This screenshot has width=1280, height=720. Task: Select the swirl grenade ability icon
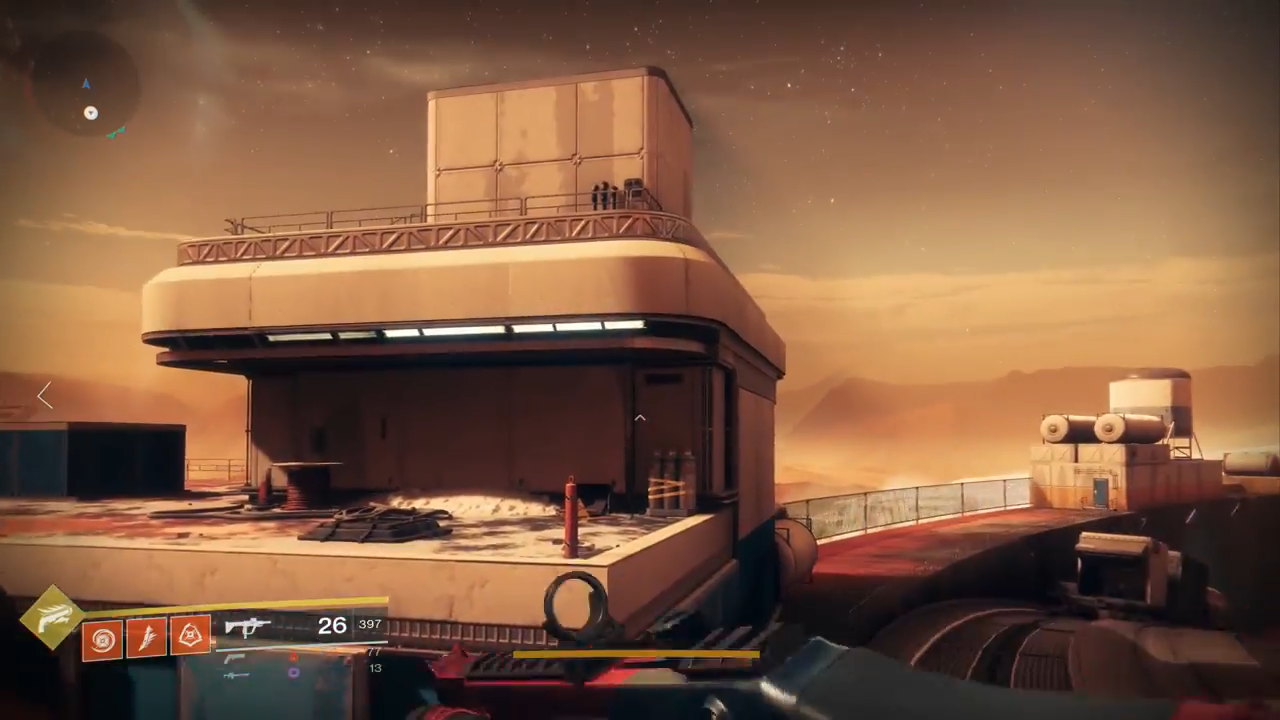click(102, 638)
